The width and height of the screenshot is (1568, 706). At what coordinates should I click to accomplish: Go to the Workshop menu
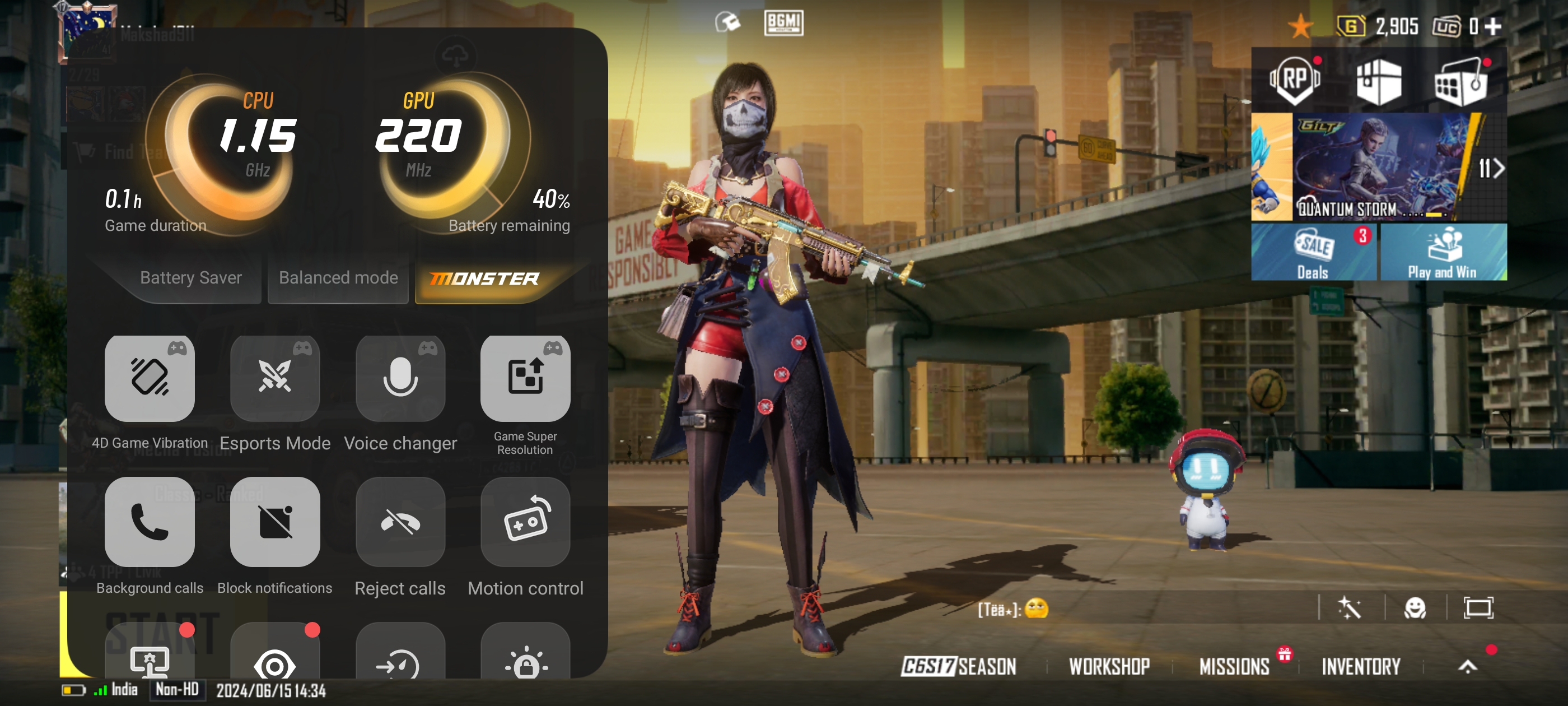(1109, 666)
